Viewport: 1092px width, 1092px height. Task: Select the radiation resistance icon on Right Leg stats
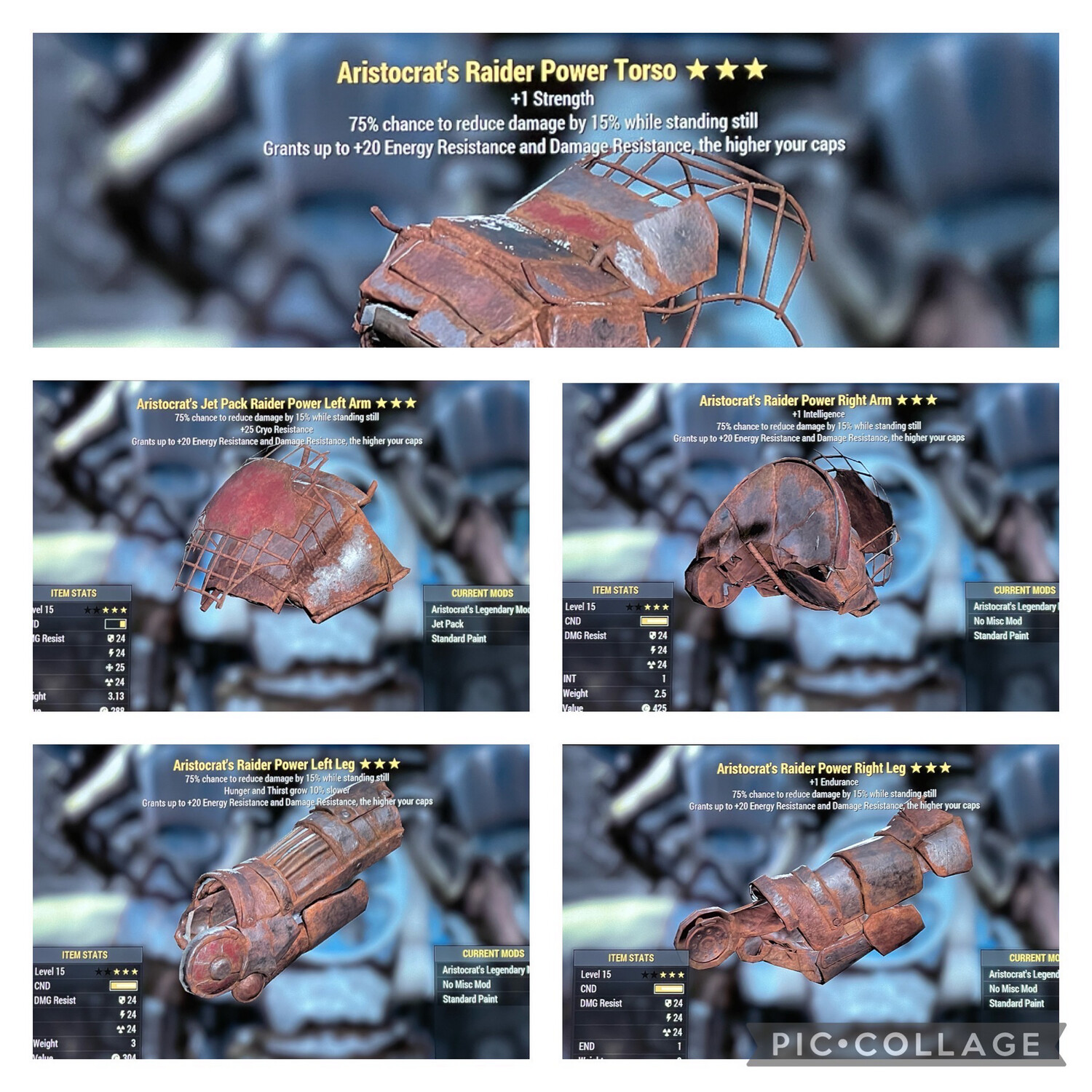[x=667, y=1032]
